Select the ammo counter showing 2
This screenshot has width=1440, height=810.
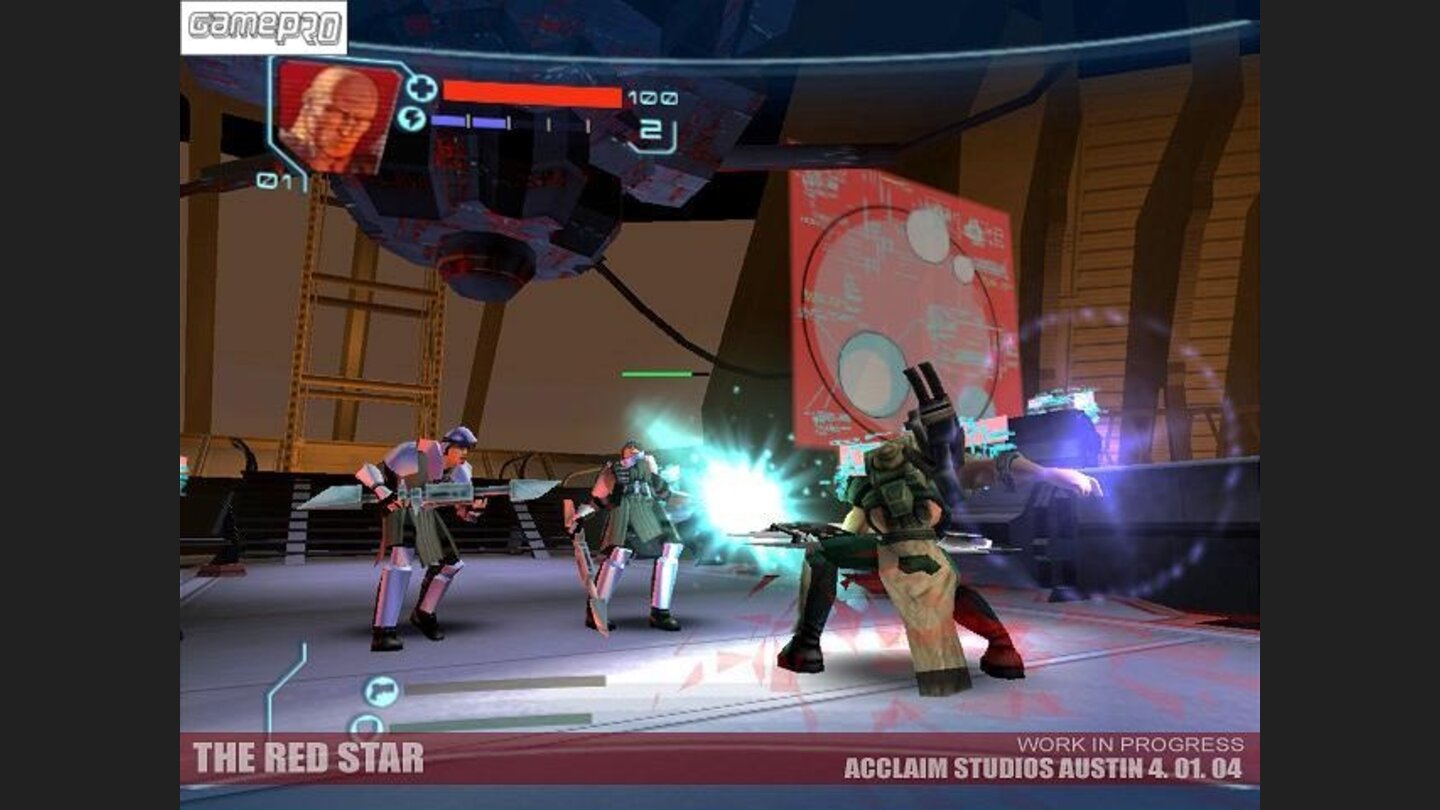tap(650, 129)
